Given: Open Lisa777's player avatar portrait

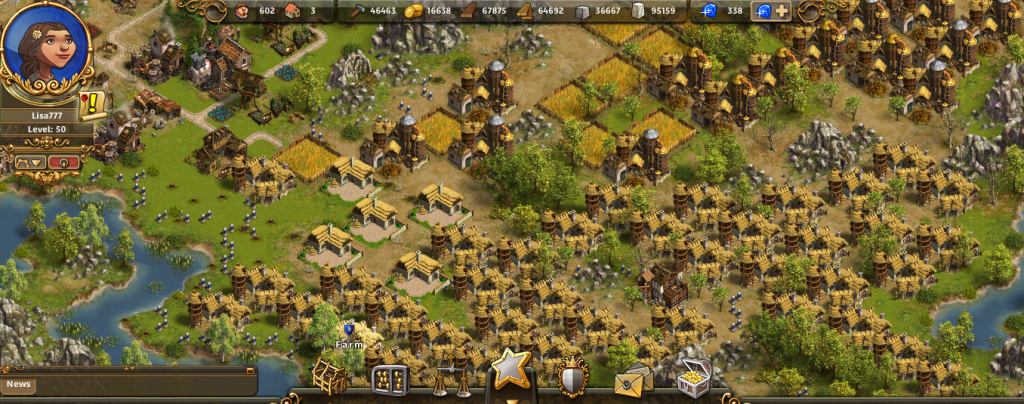Looking at the screenshot, I should pos(44,48).
